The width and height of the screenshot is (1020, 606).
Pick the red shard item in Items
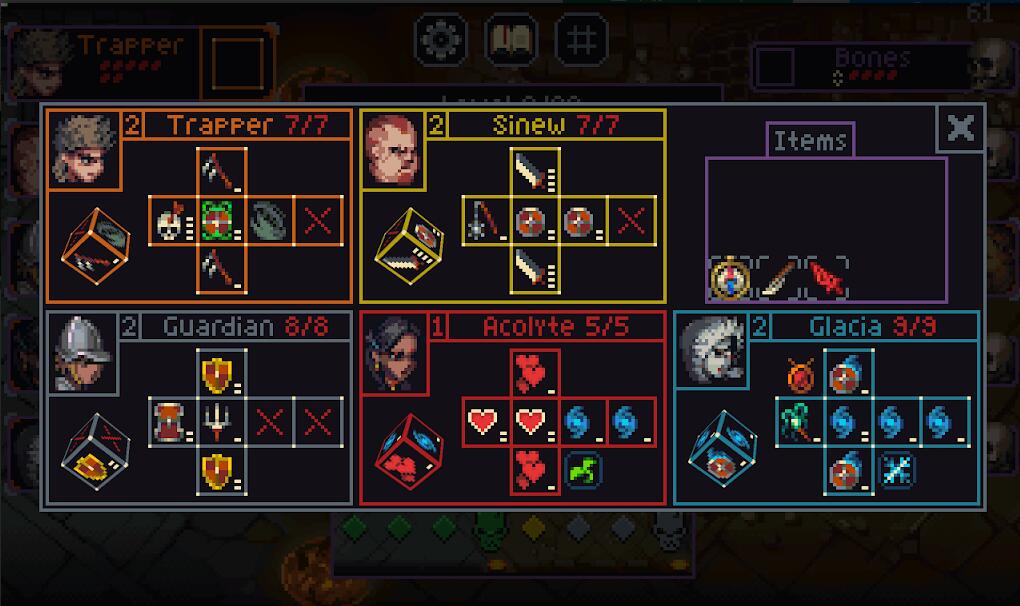(x=825, y=279)
